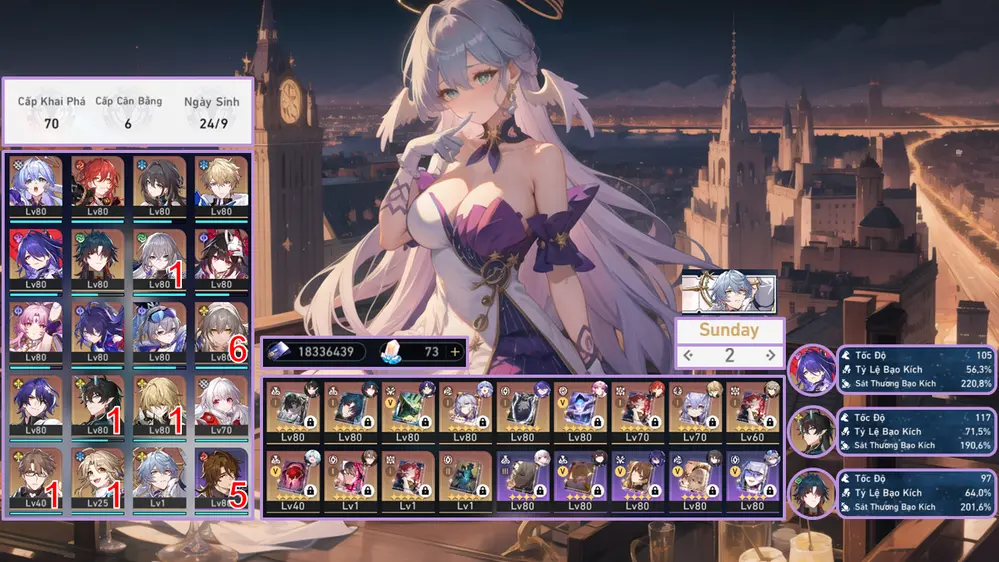The width and height of the screenshot is (999, 562).
Task: Select the Sunday ticket banner thumbnail
Action: coord(728,291)
